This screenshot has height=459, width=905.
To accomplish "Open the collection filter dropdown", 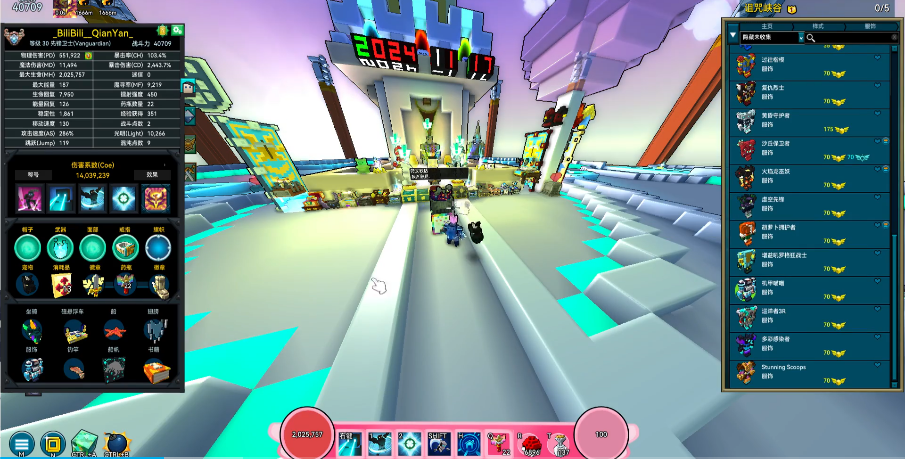I will point(771,38).
